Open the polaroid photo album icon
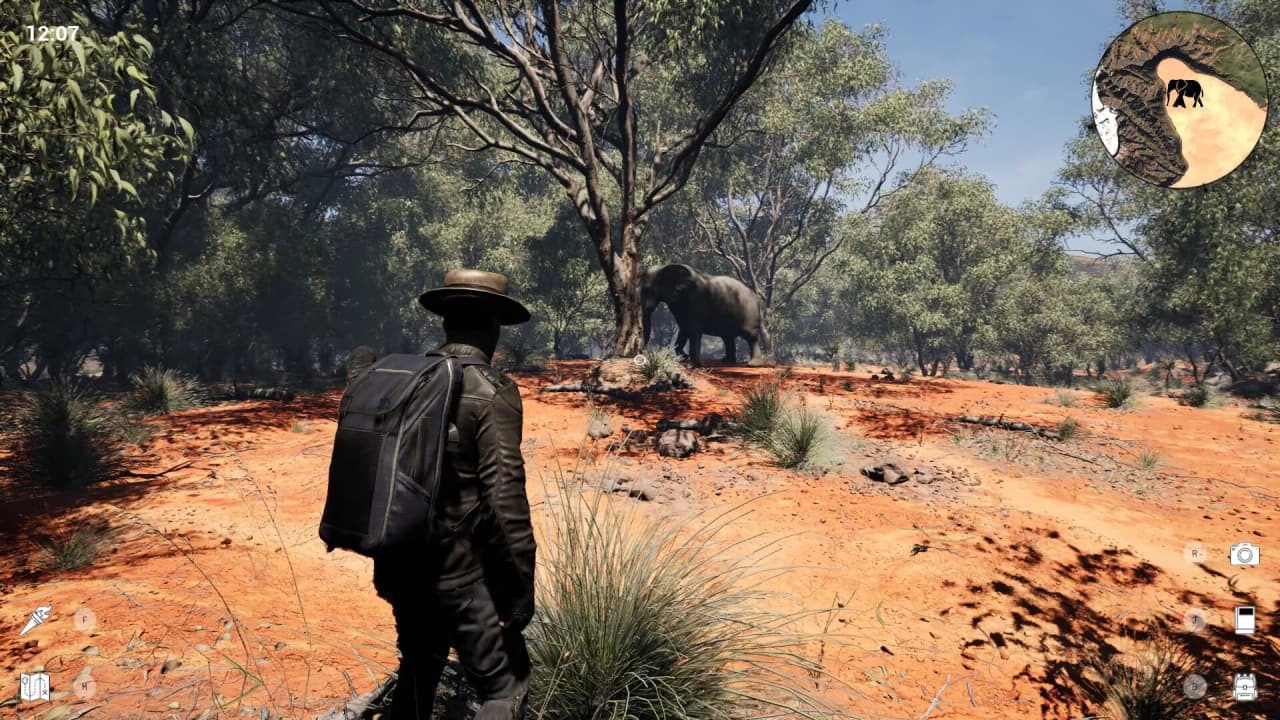Image resolution: width=1280 pixels, height=720 pixels. (x=1244, y=620)
